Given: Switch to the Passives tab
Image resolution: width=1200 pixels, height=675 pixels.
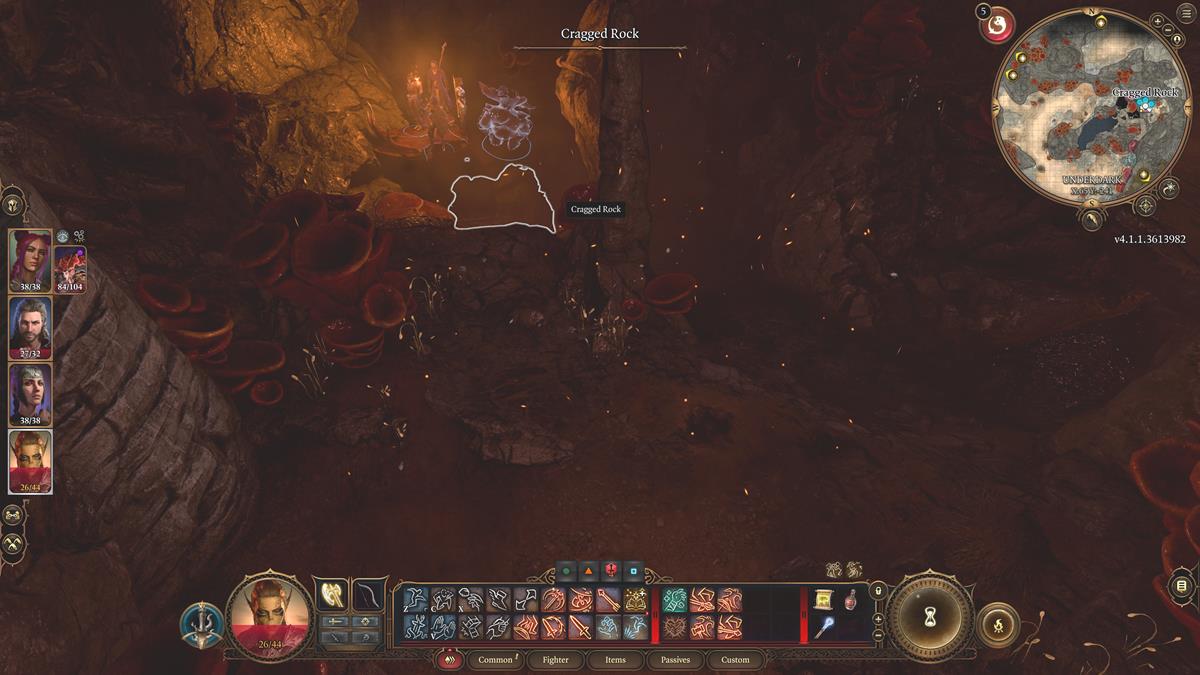Looking at the screenshot, I should coord(675,660).
